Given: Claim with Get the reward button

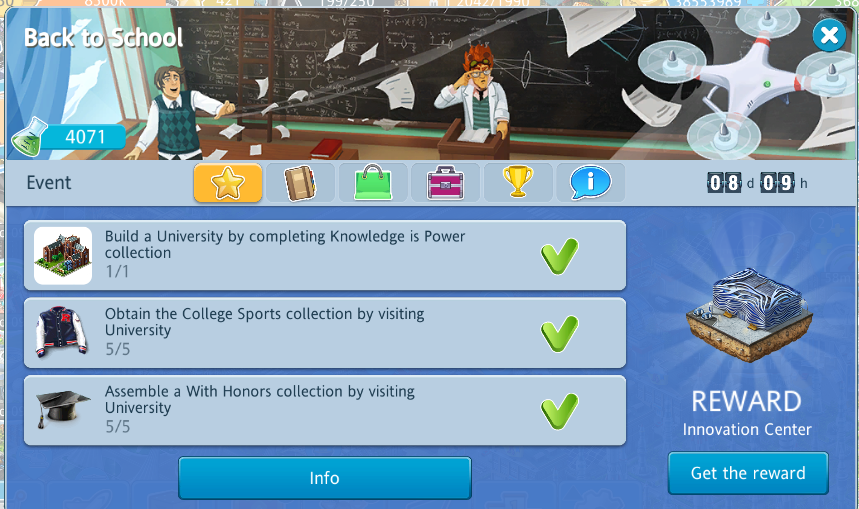Looking at the screenshot, I should 748,473.
